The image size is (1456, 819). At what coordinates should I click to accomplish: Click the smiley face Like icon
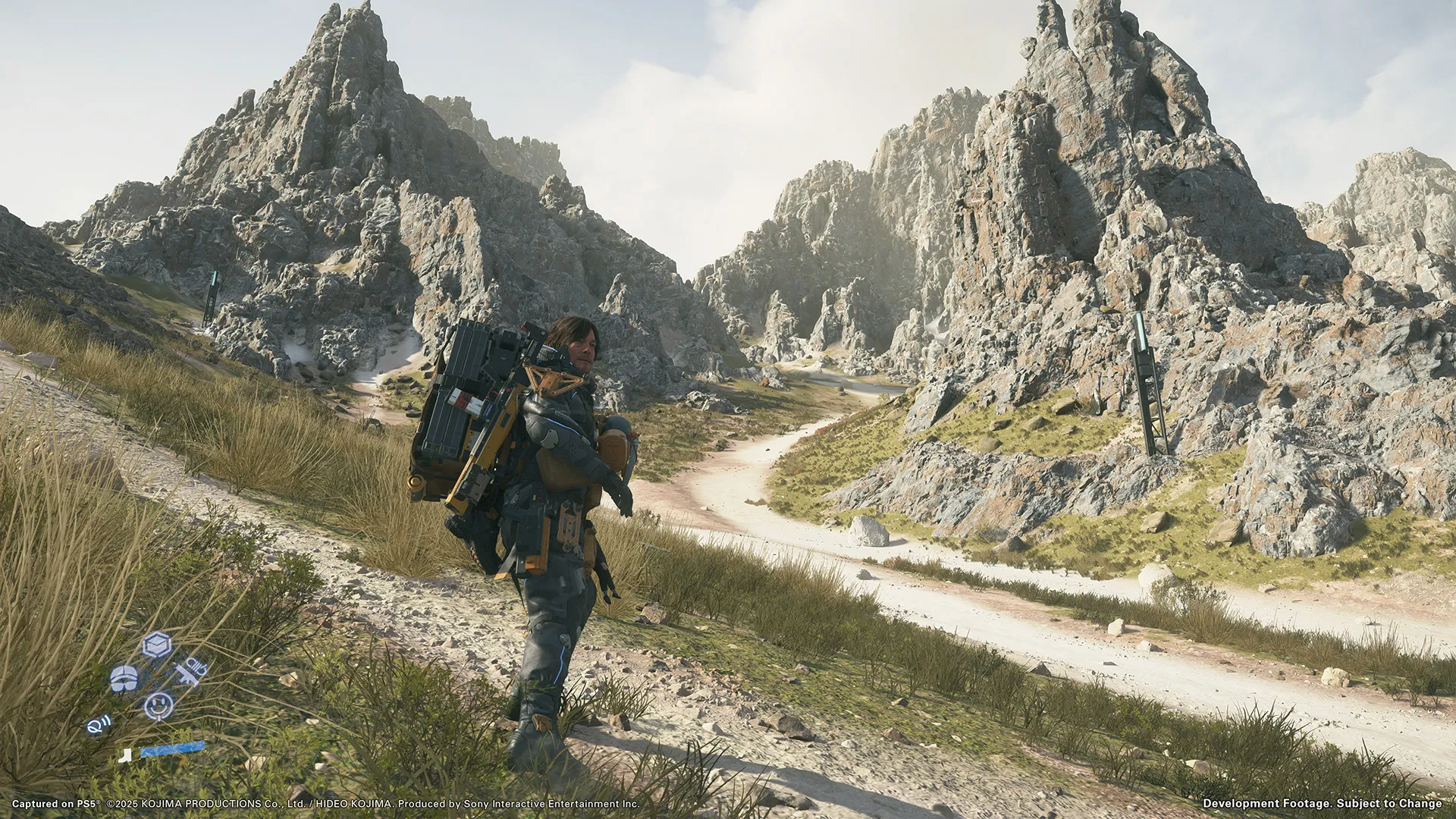click(x=158, y=706)
